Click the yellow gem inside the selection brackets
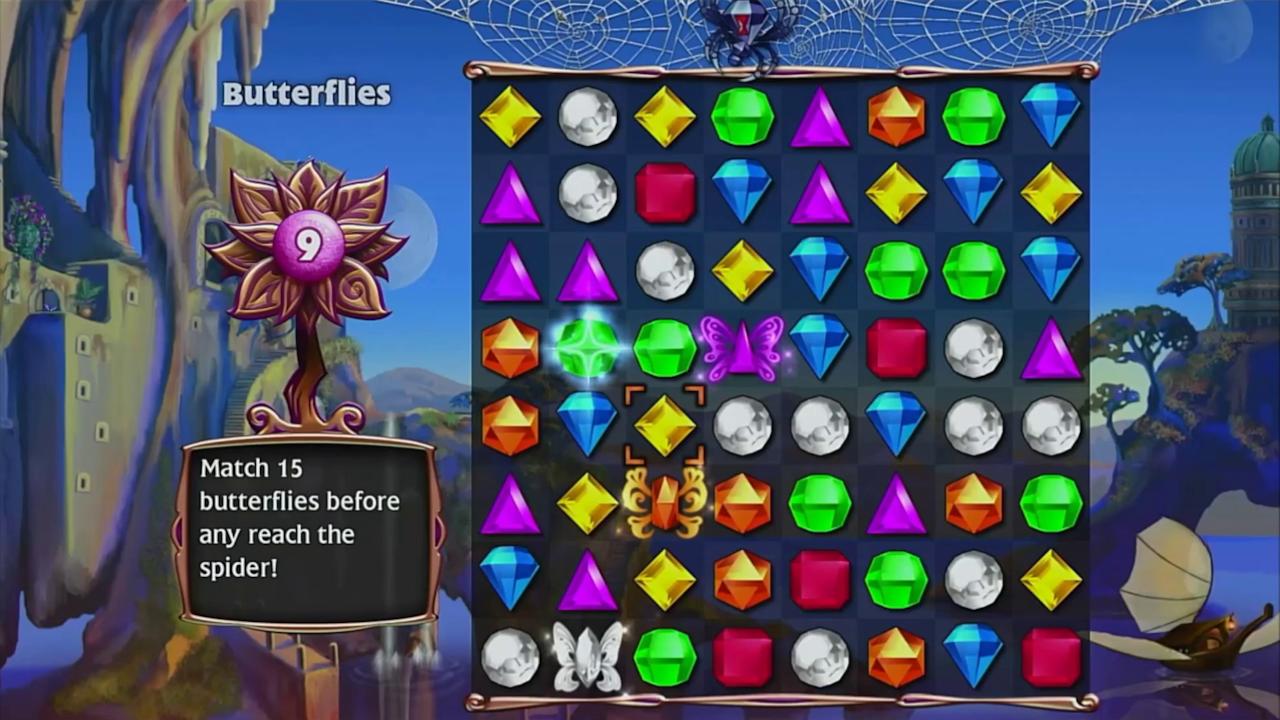 click(x=665, y=425)
